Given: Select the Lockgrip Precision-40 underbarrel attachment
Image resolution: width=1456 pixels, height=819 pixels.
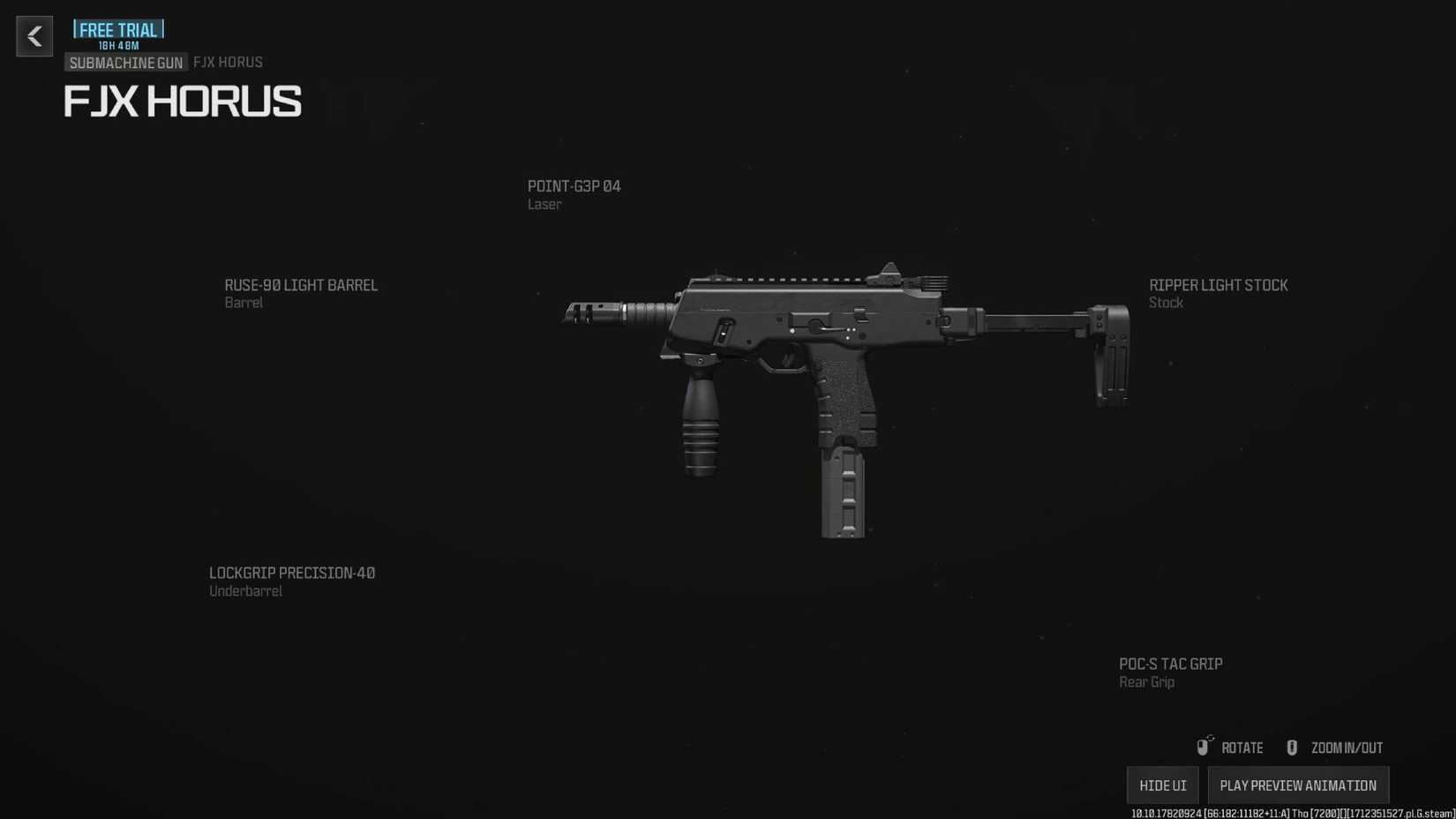Looking at the screenshot, I should coord(292,573).
